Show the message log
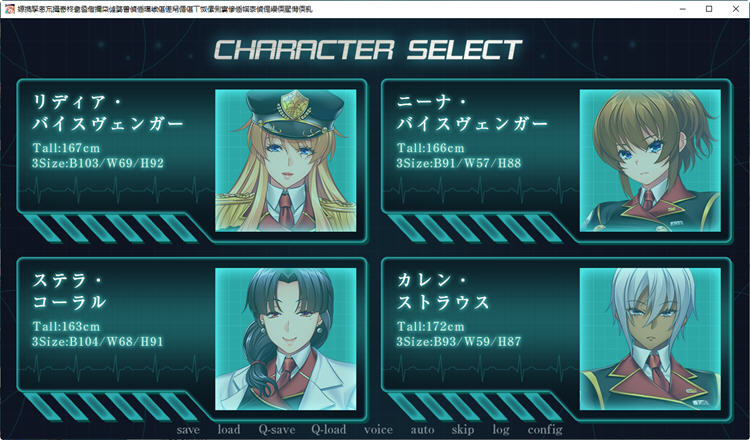The width and height of the screenshot is (750, 440). click(x=500, y=429)
